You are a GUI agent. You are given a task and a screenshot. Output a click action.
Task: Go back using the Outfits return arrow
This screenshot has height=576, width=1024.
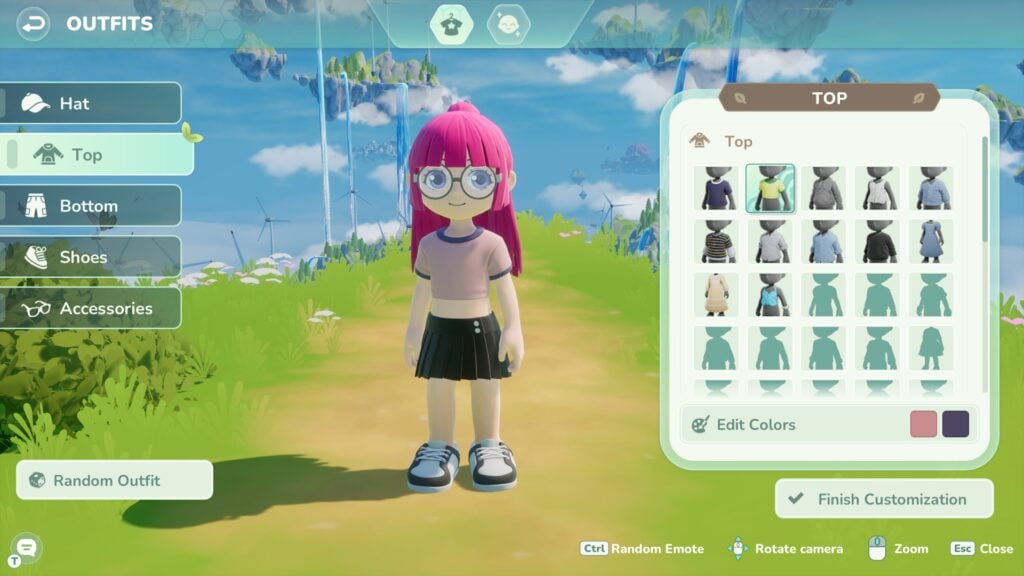pyautogui.click(x=34, y=23)
